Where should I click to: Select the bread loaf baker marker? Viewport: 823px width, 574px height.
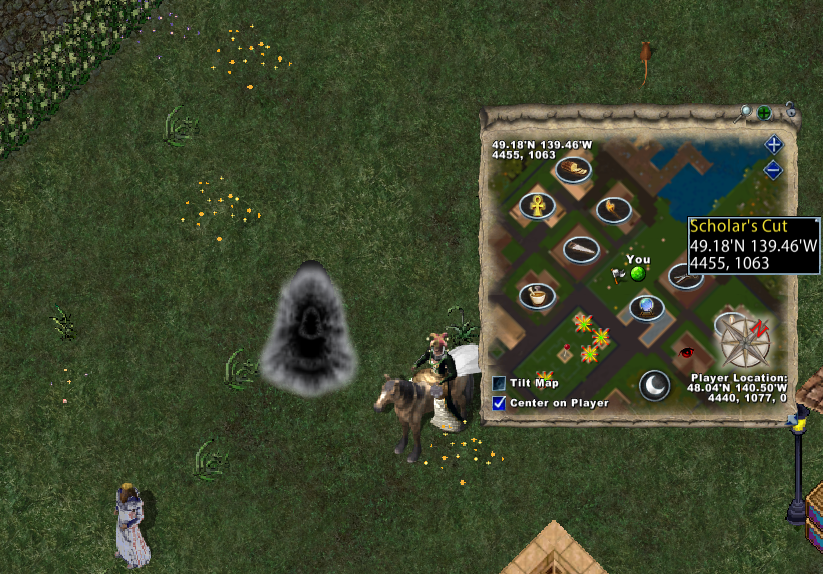pos(573,169)
